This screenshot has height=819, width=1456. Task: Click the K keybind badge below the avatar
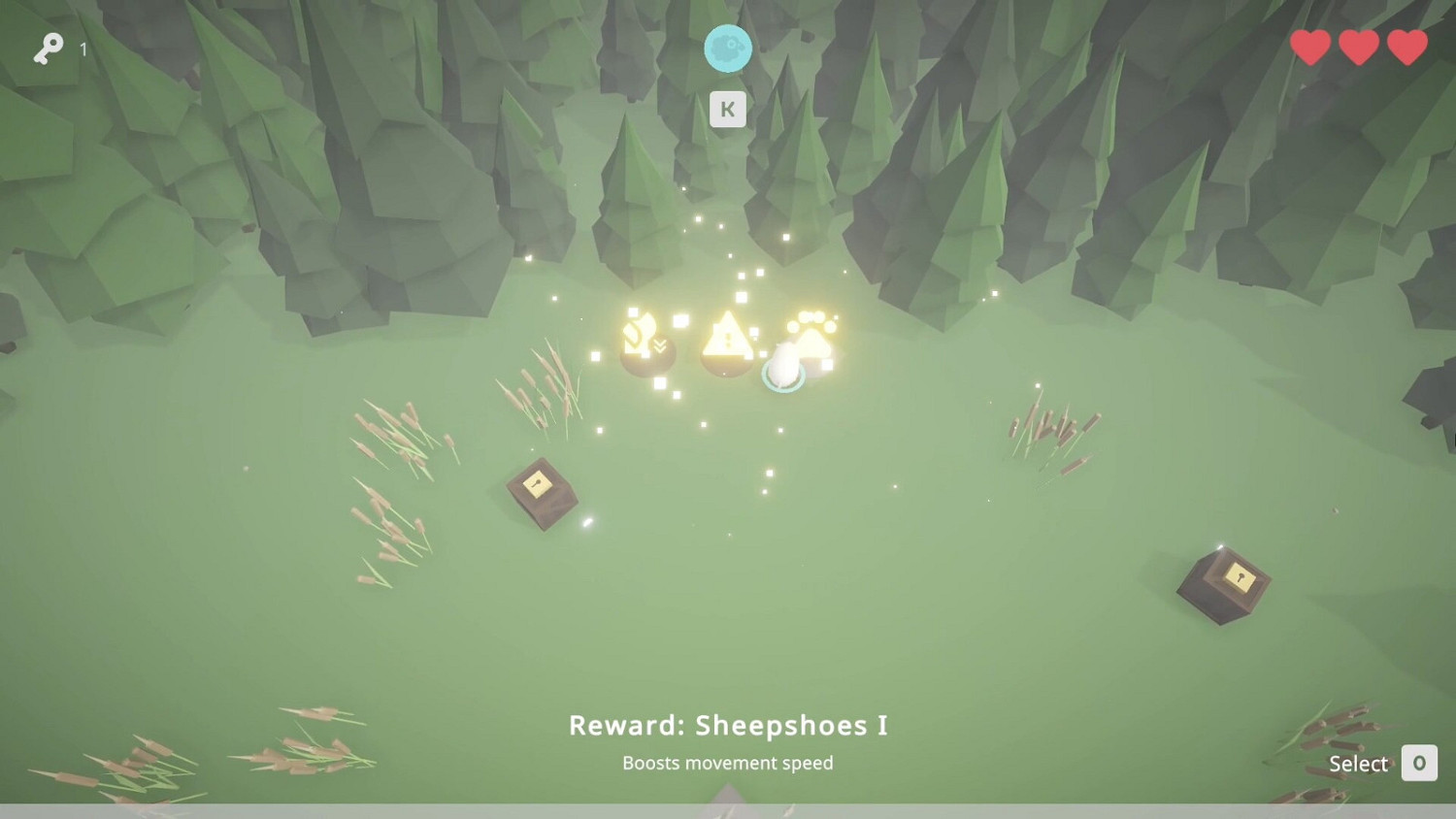727,109
